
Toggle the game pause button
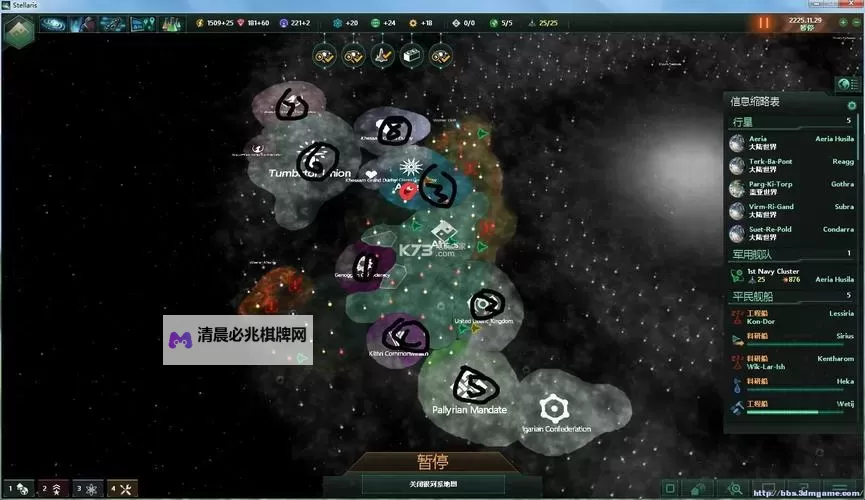(765, 22)
